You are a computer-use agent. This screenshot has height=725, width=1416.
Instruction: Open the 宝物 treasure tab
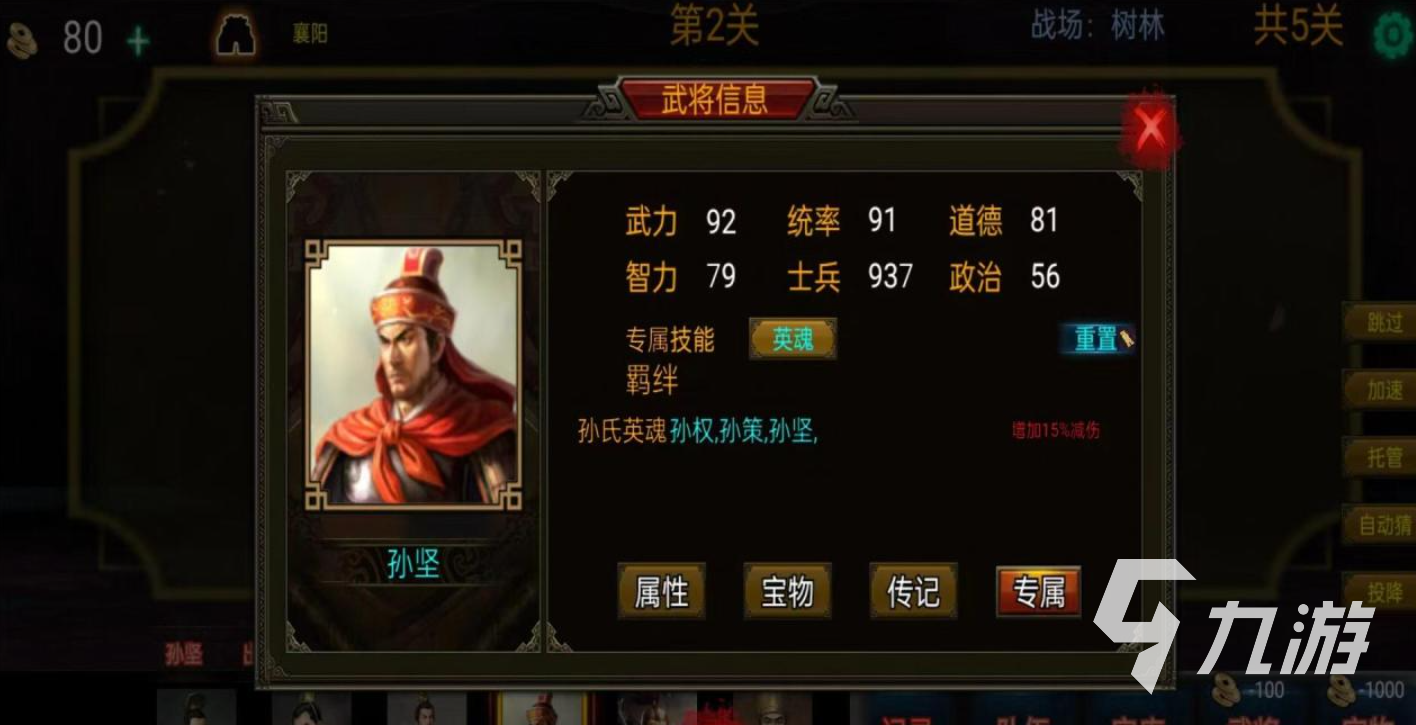(x=787, y=592)
